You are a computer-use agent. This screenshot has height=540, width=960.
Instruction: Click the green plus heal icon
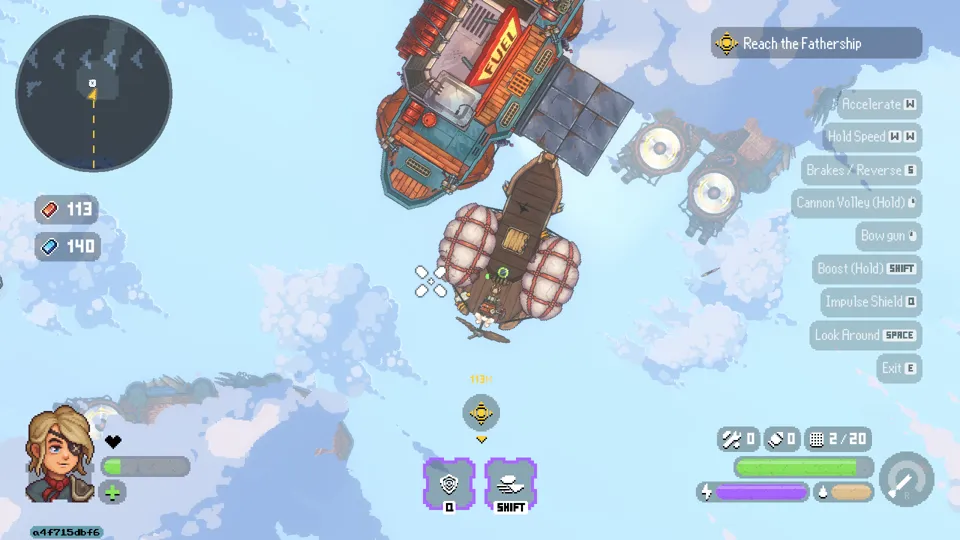click(x=112, y=492)
